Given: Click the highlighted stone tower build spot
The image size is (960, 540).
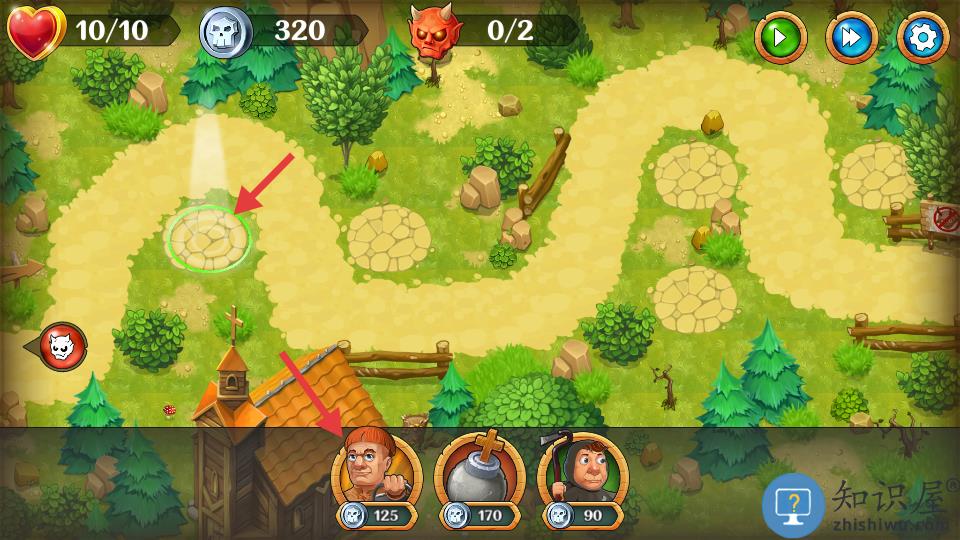Looking at the screenshot, I should pyautogui.click(x=209, y=238).
